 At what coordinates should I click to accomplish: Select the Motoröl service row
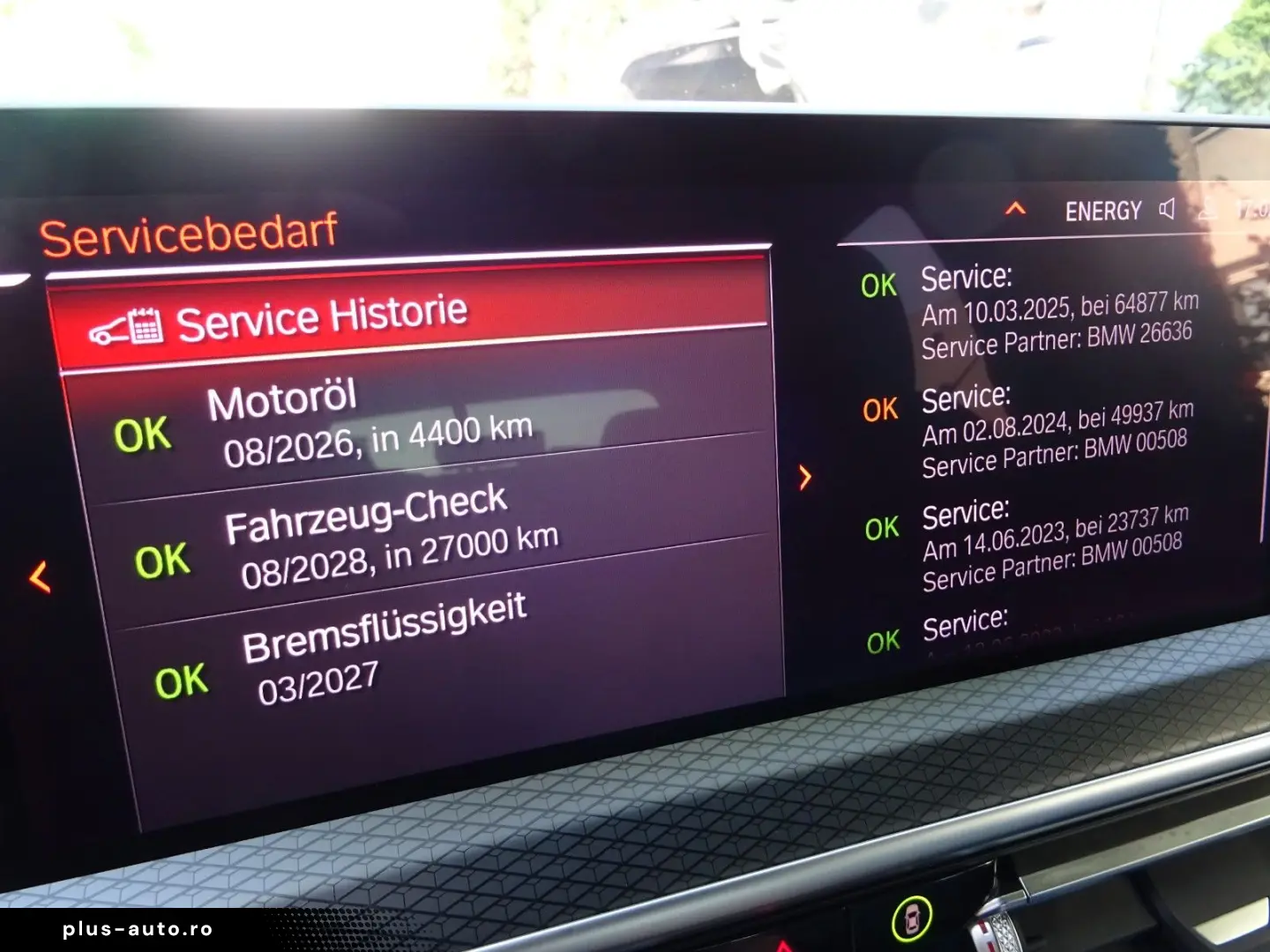point(370,423)
